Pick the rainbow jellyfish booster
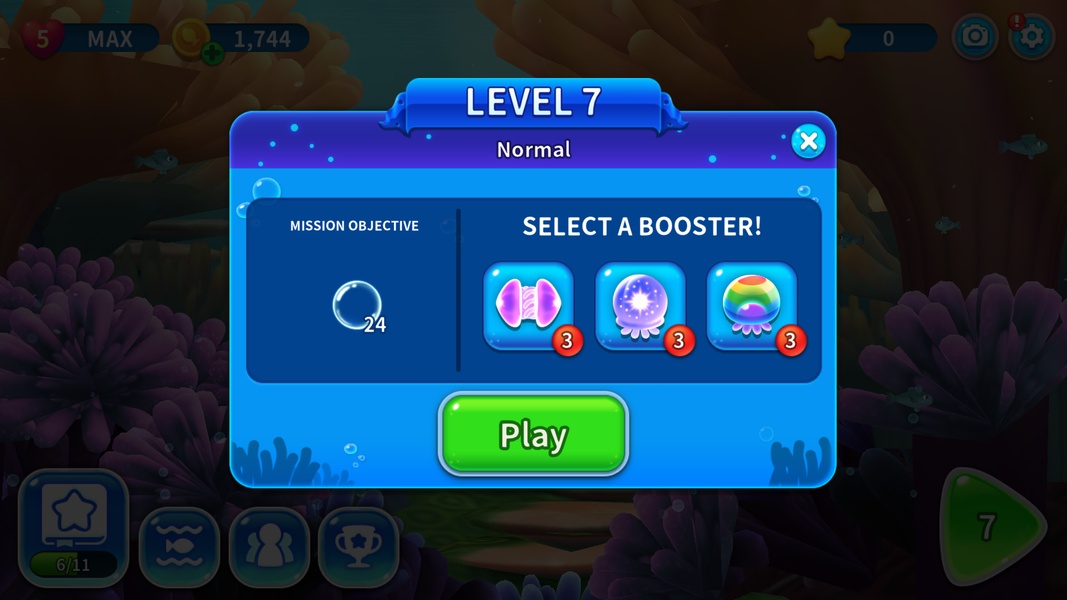This screenshot has width=1067, height=600. 752,306
